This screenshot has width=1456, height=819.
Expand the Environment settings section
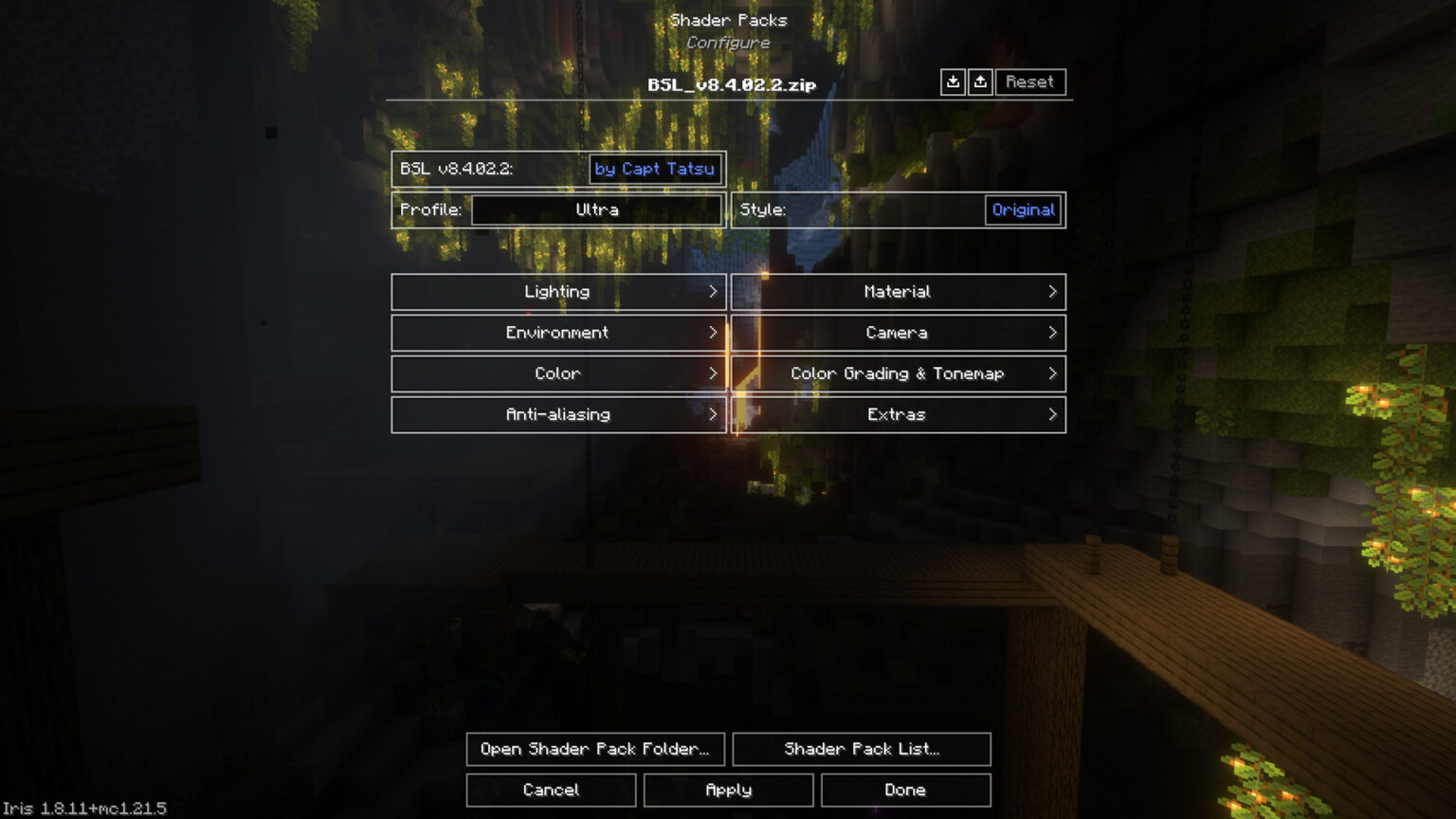(x=557, y=333)
